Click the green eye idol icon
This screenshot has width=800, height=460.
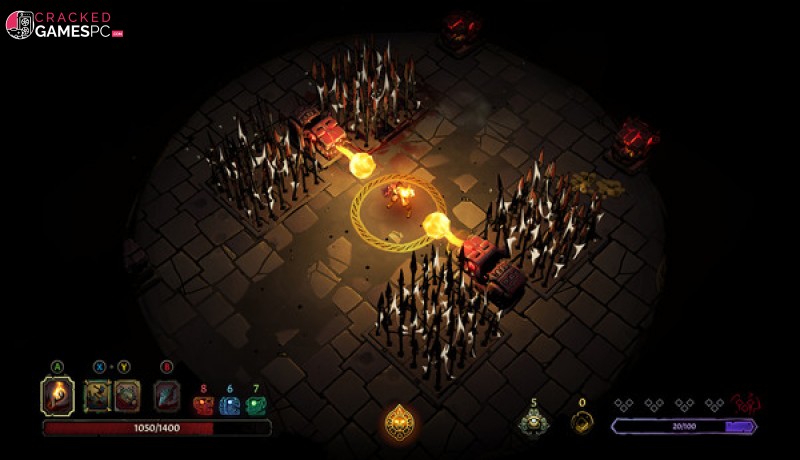(533, 423)
